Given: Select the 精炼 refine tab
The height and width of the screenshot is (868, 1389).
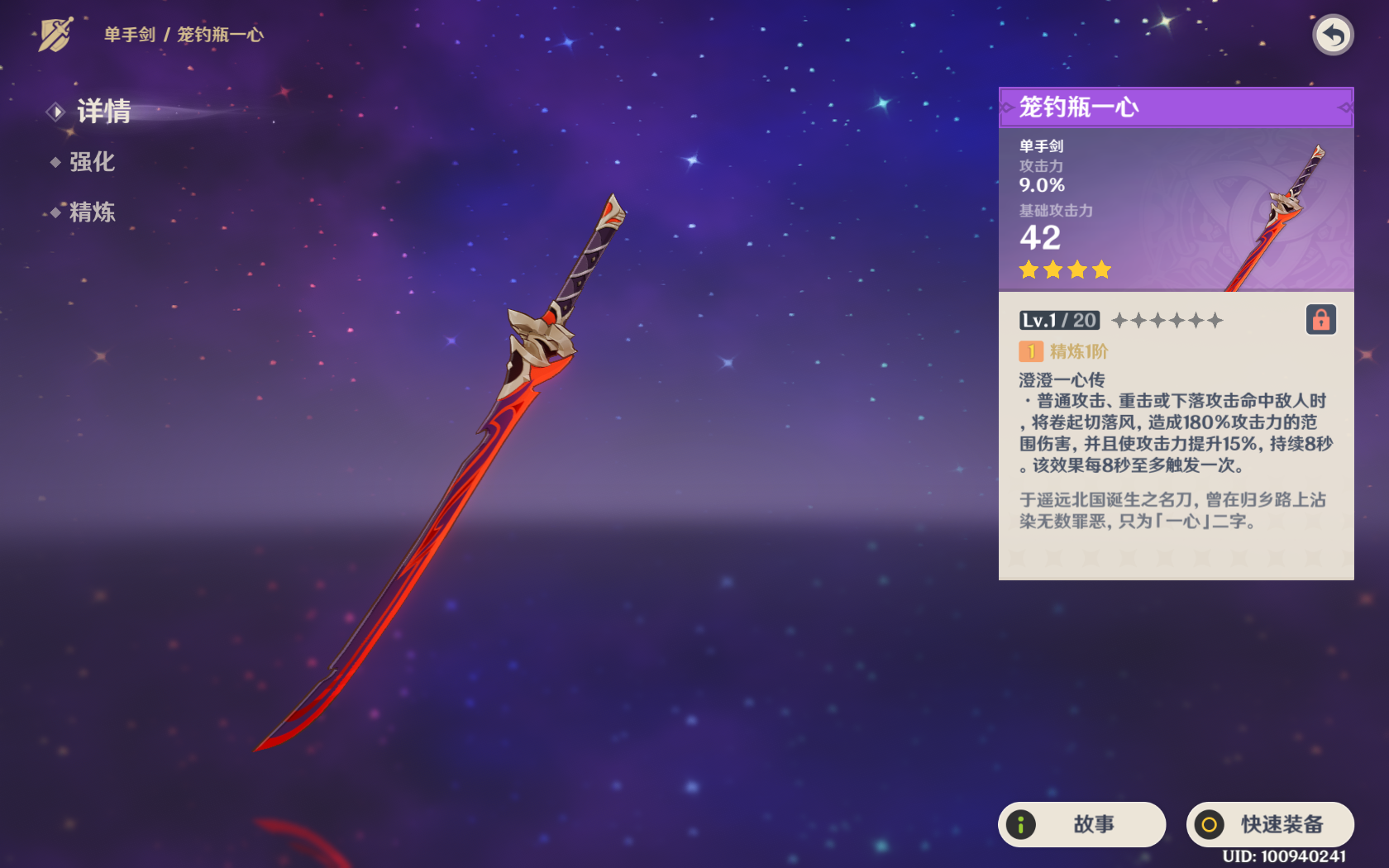Looking at the screenshot, I should [91, 212].
